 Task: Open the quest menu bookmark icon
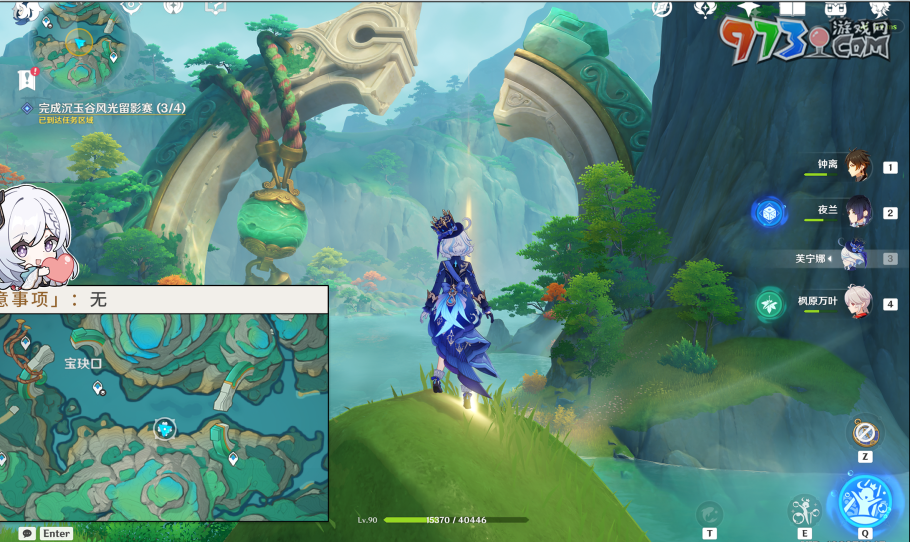(27, 79)
